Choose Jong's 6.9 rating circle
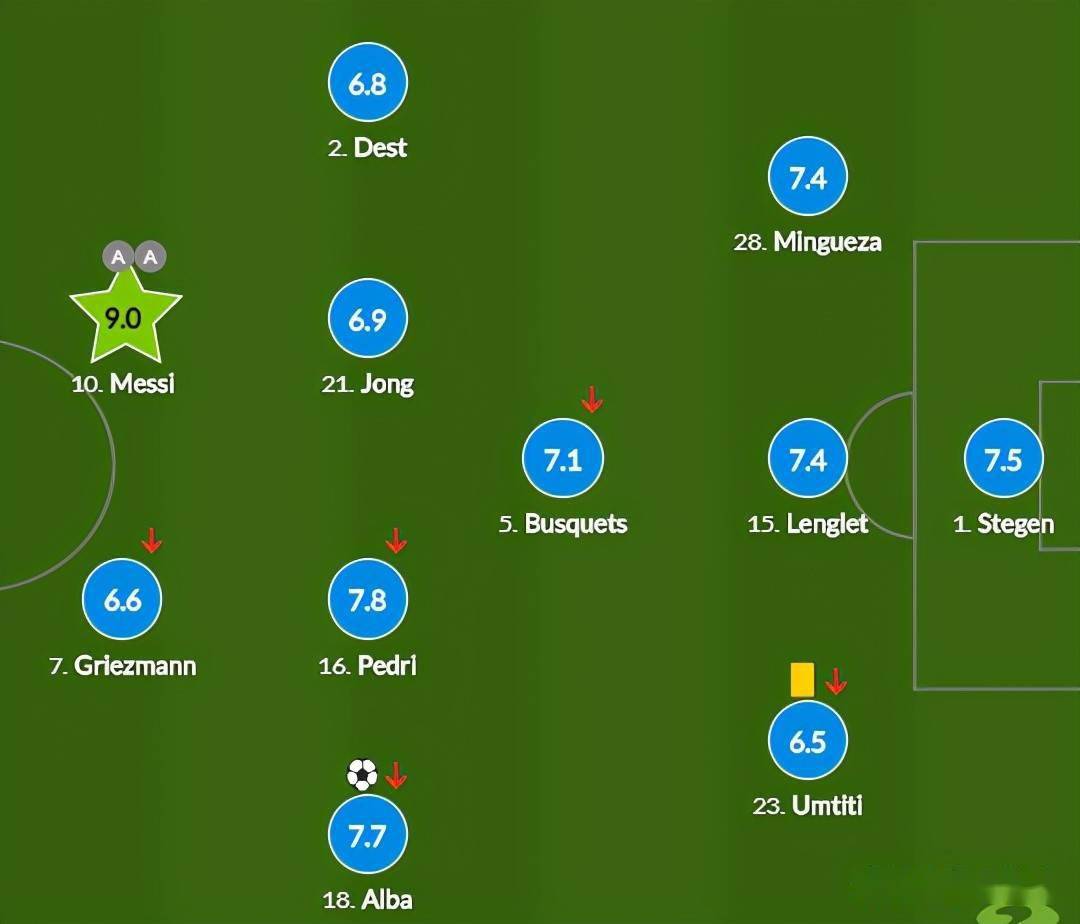This screenshot has width=1080, height=924. pos(367,320)
